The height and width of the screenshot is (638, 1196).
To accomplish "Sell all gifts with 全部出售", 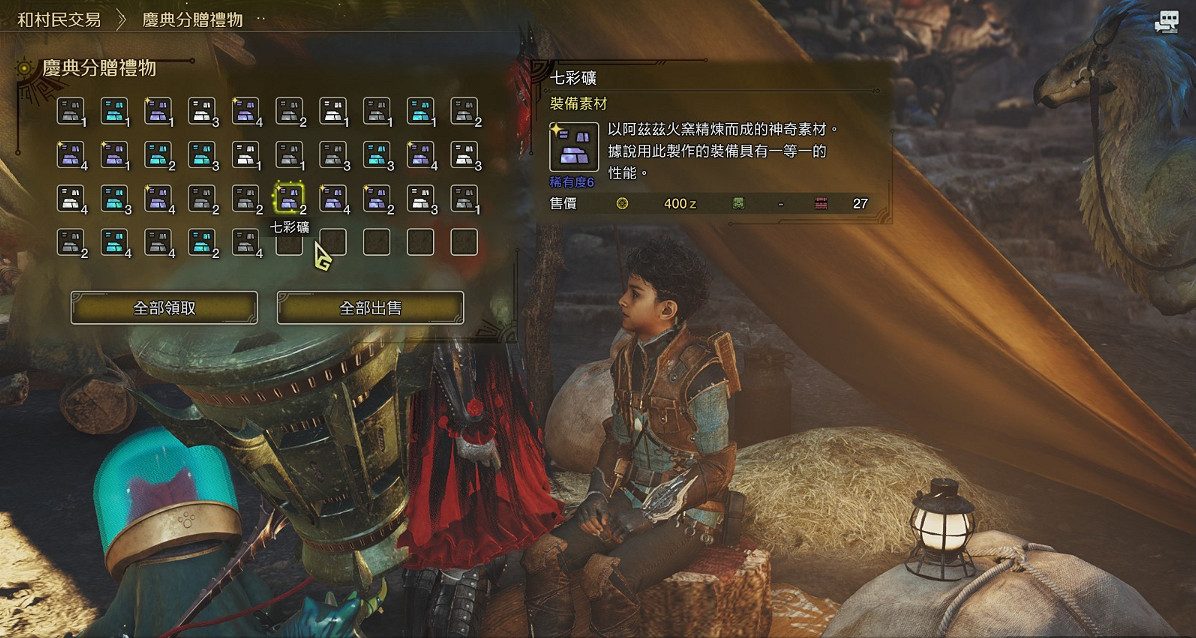I will [370, 308].
